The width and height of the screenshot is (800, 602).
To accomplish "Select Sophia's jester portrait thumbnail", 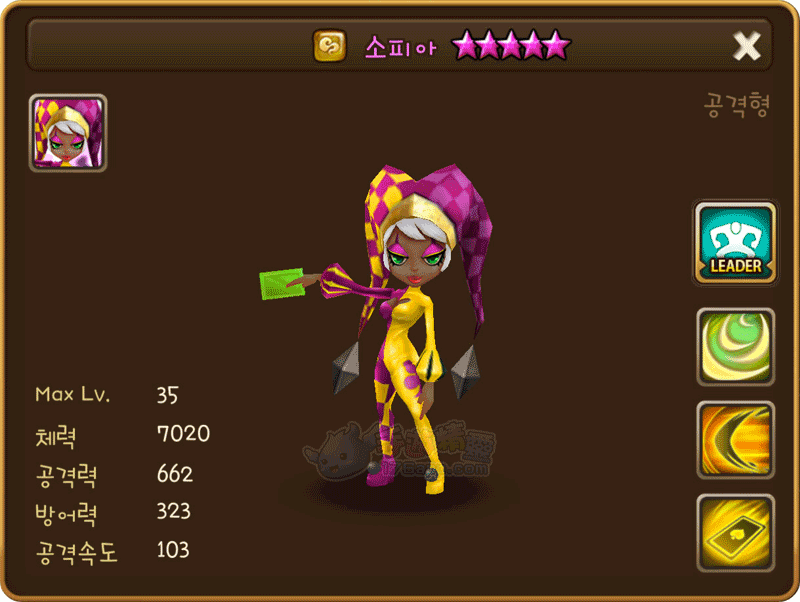I will click(68, 133).
